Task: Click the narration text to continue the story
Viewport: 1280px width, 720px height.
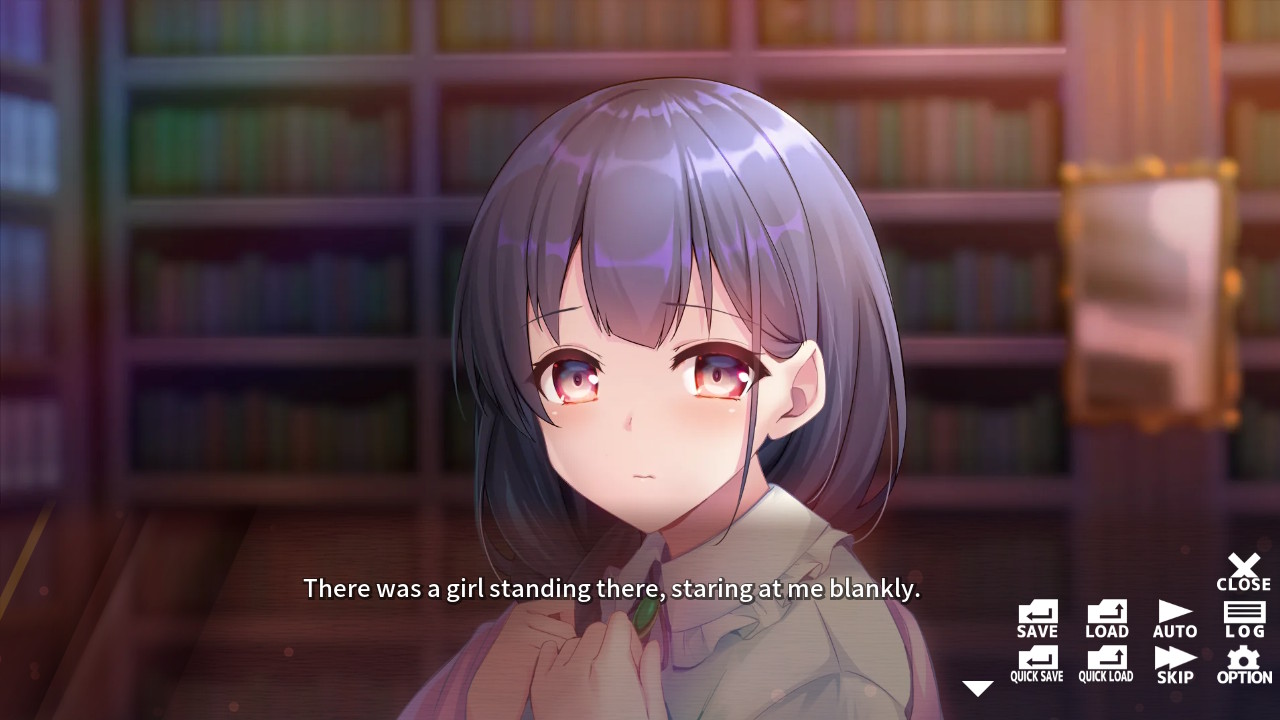Action: point(612,589)
